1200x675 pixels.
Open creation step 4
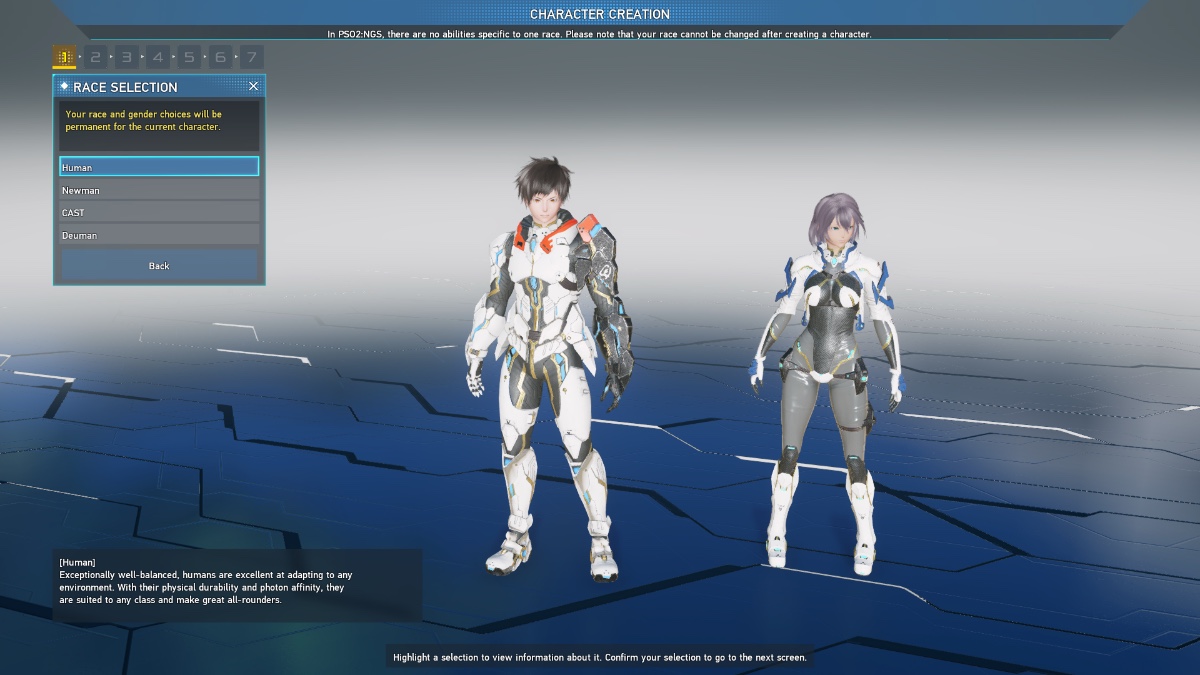point(158,57)
